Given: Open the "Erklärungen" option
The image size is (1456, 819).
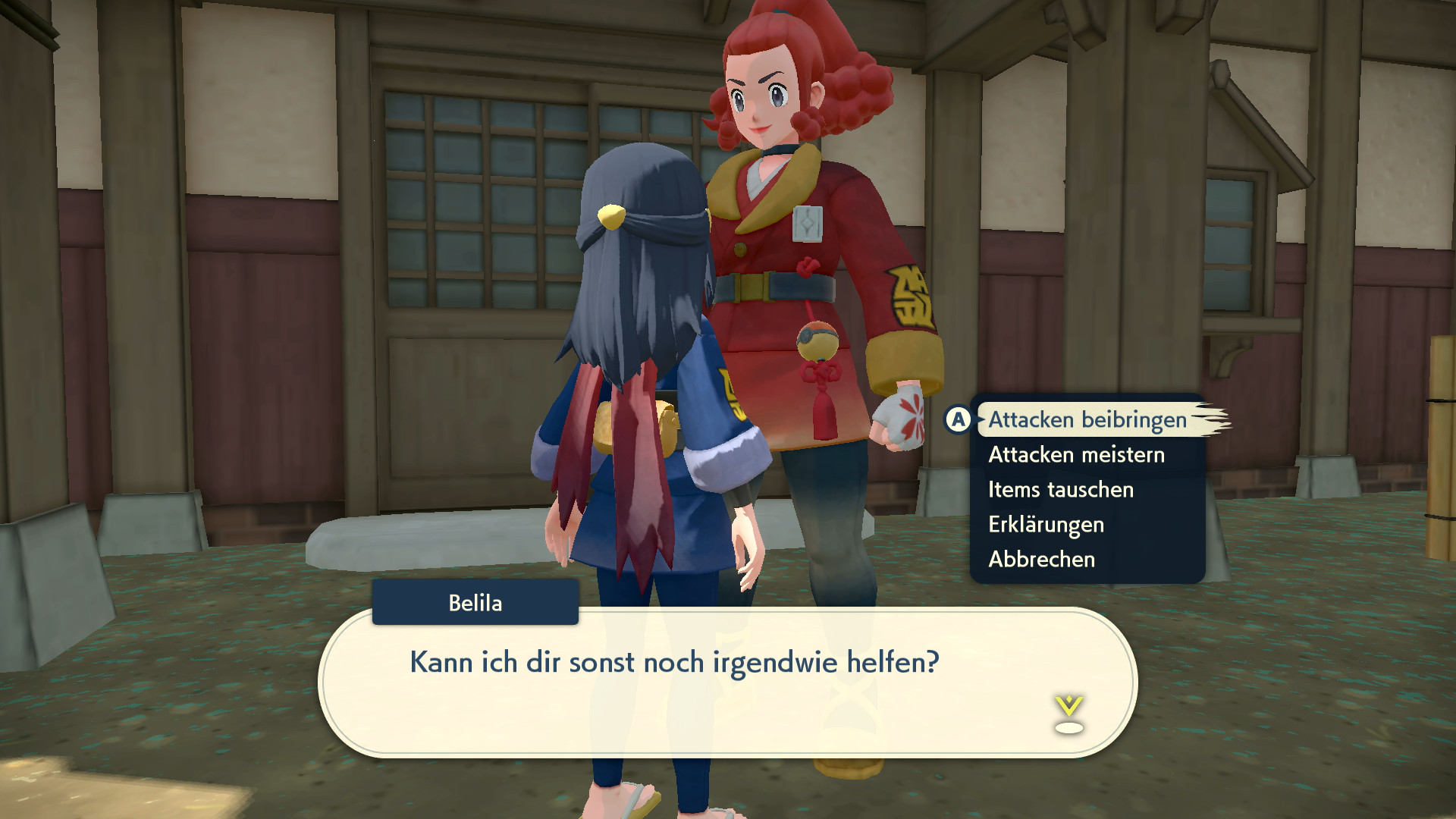Looking at the screenshot, I should 1046,524.
